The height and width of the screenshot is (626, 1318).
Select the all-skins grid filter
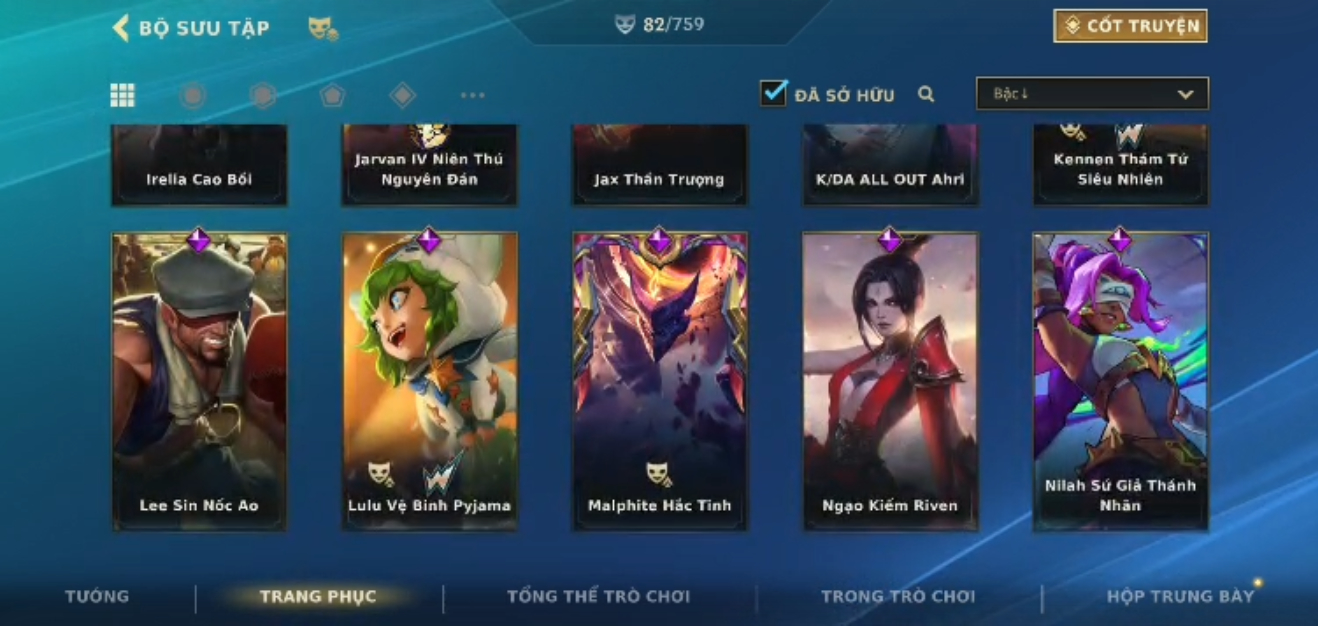122,95
